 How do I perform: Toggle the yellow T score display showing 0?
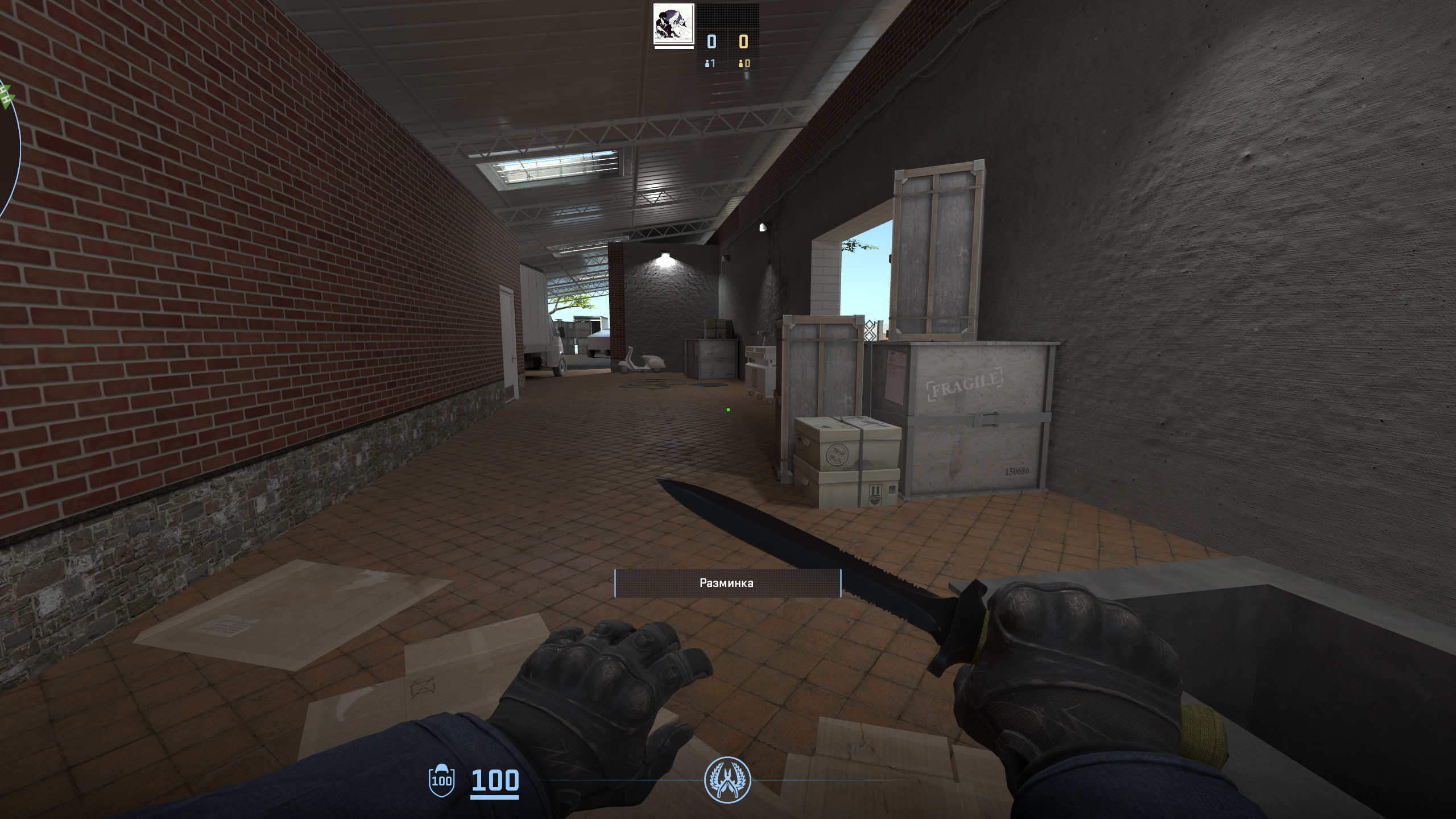743,41
